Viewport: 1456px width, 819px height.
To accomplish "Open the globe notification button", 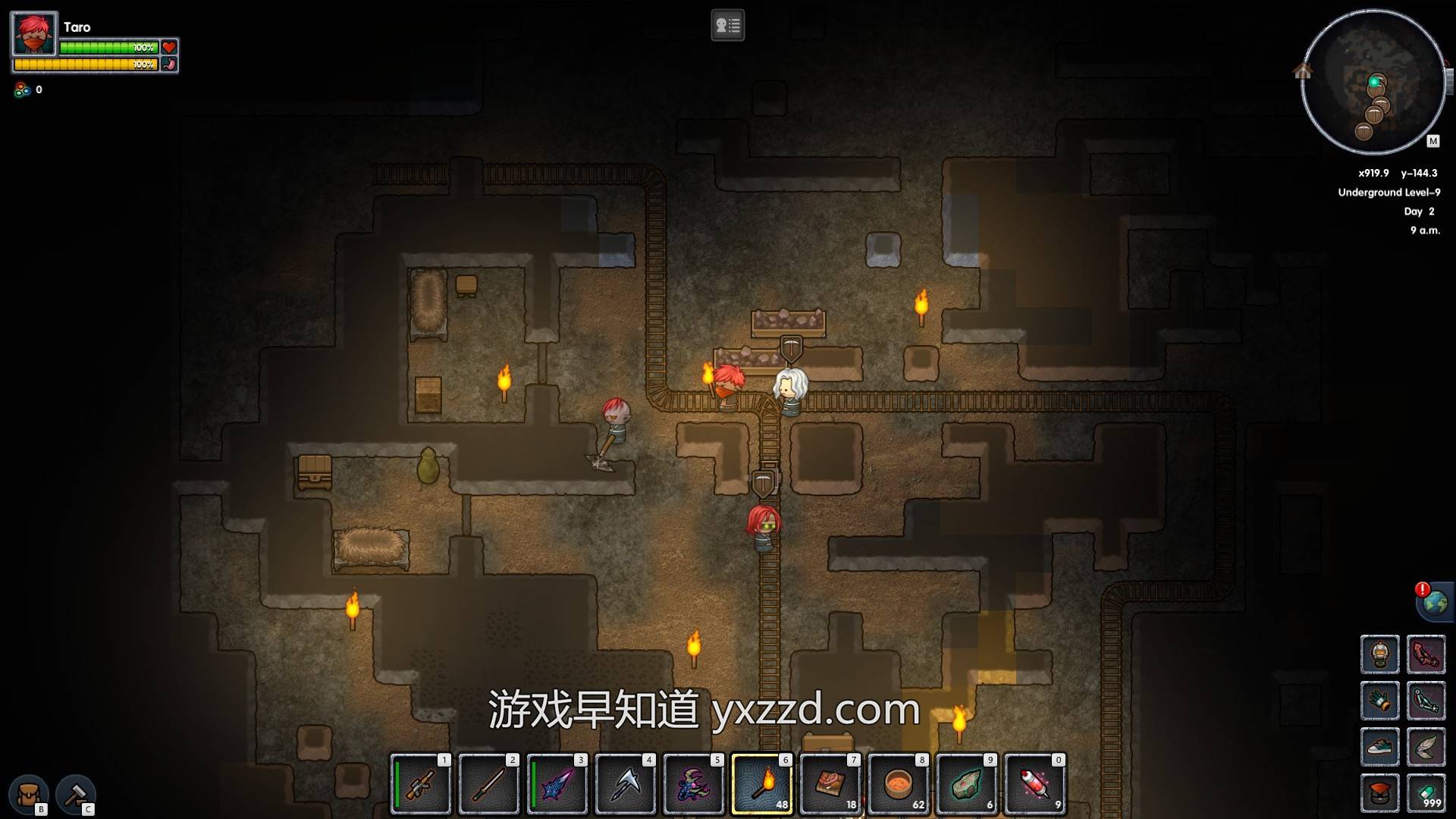I will click(1435, 603).
